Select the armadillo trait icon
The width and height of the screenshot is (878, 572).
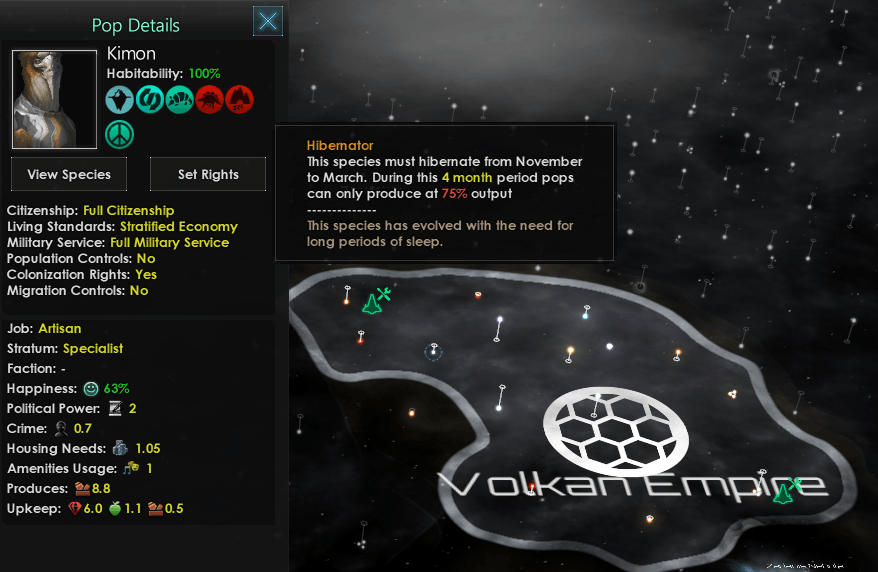[x=180, y=99]
